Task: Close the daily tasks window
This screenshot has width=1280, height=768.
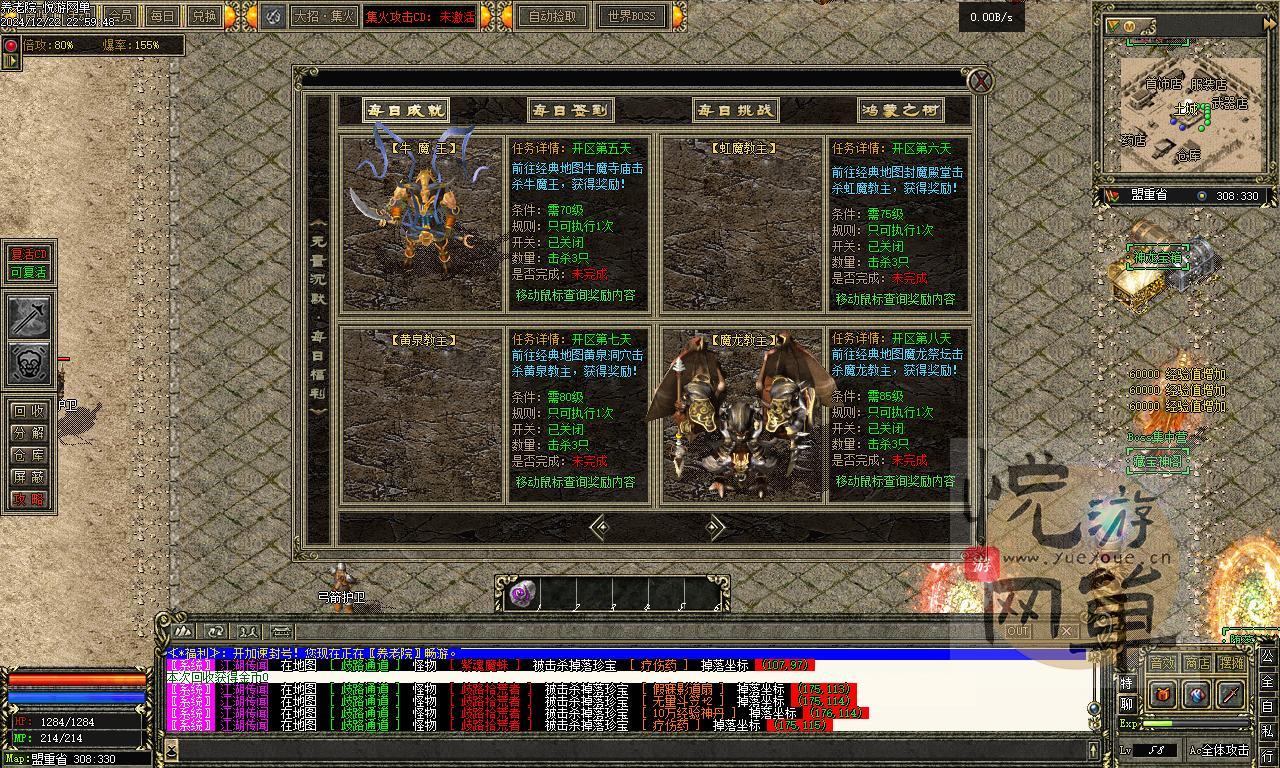Action: click(982, 81)
